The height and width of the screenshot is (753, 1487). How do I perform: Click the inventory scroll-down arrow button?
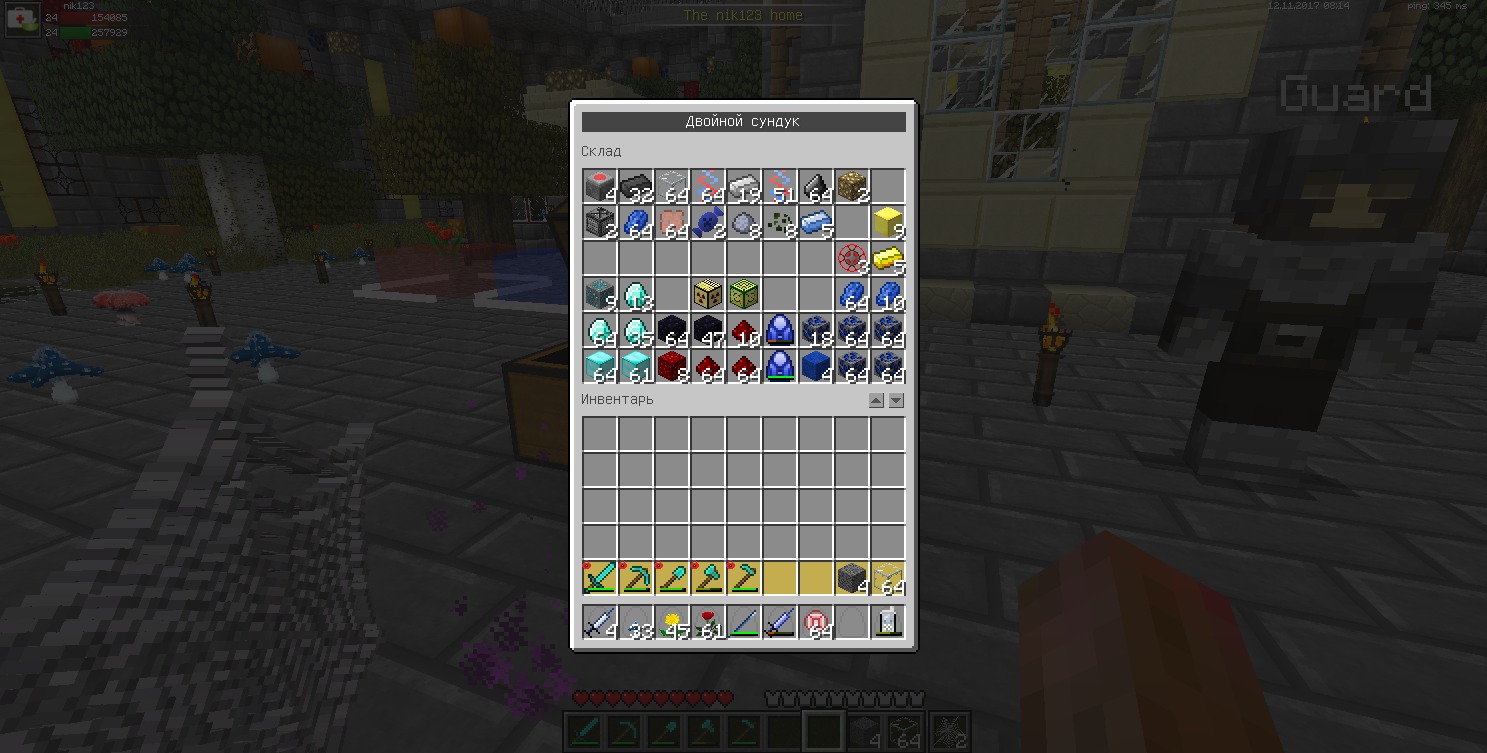click(x=896, y=400)
